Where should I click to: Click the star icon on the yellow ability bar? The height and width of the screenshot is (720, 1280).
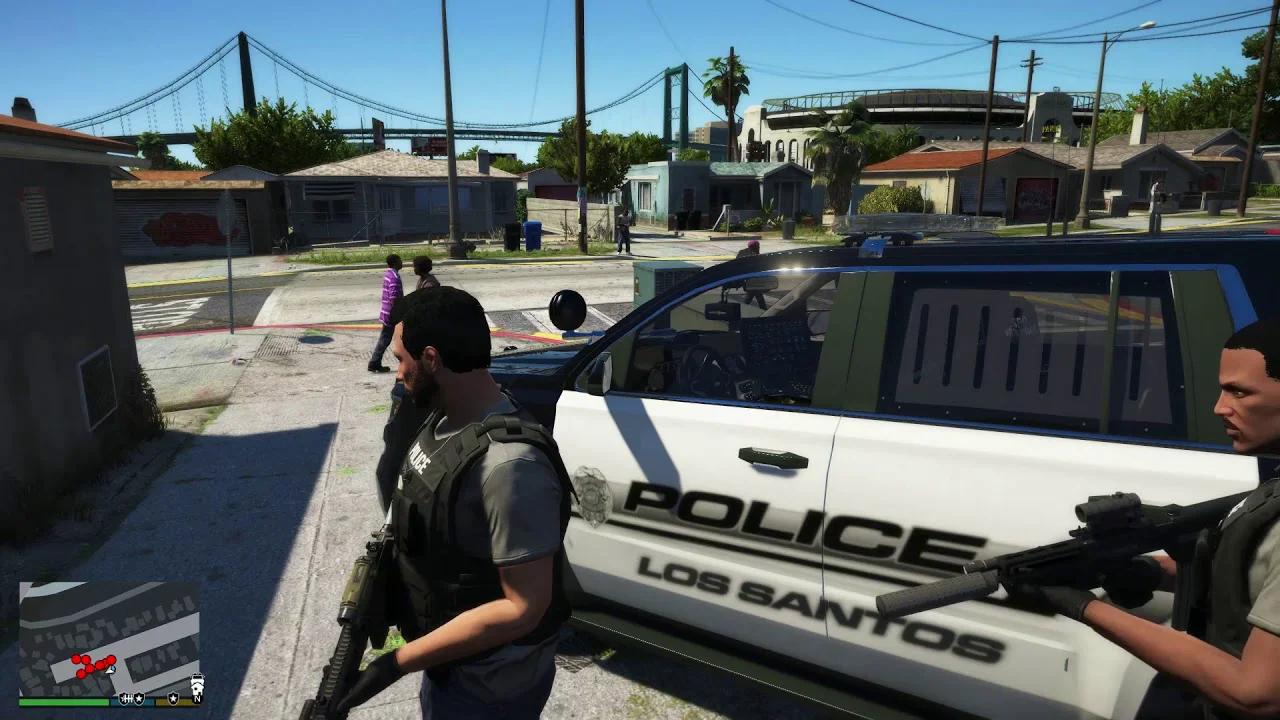click(x=174, y=700)
